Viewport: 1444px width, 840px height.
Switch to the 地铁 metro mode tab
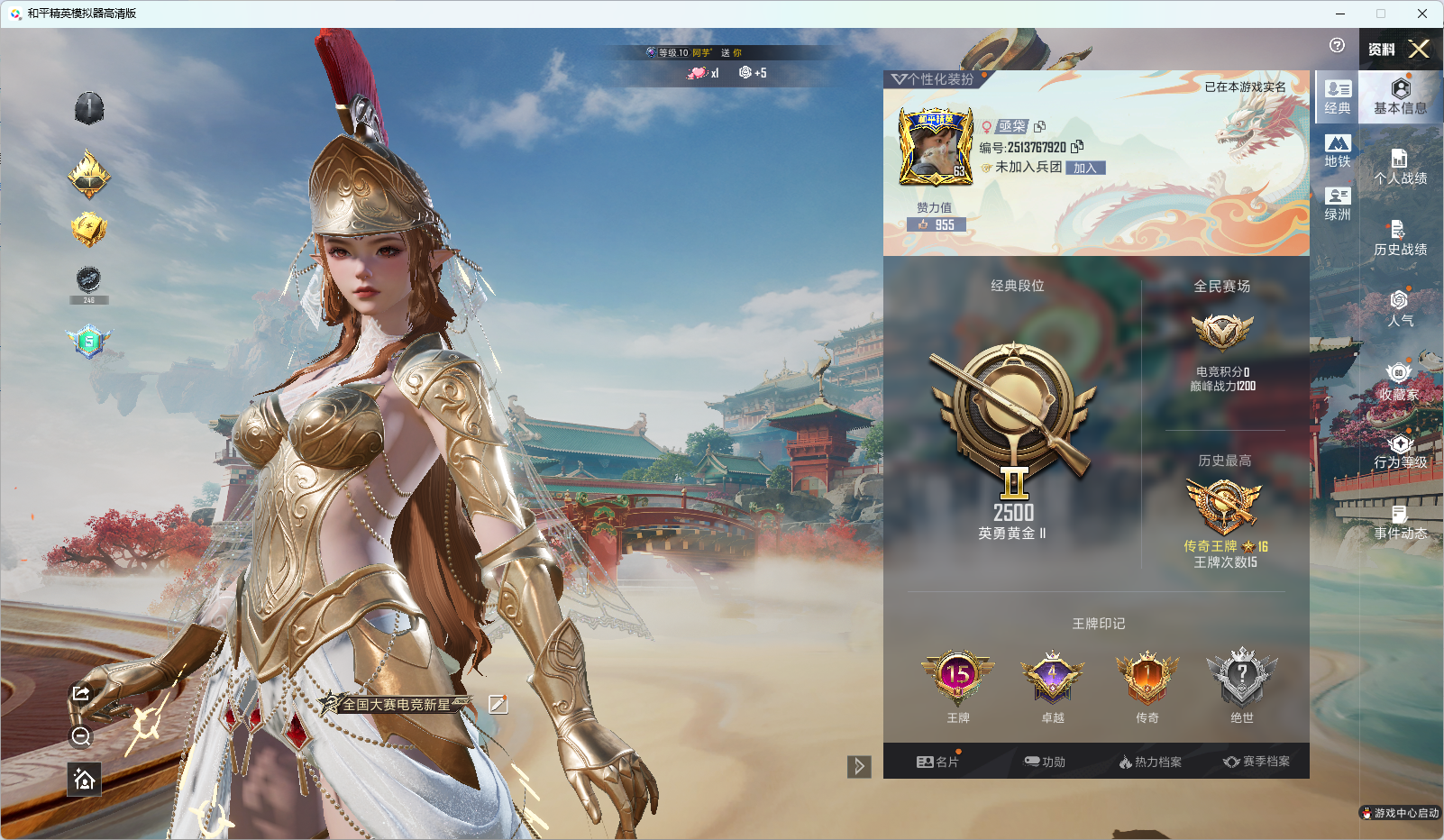[1338, 151]
